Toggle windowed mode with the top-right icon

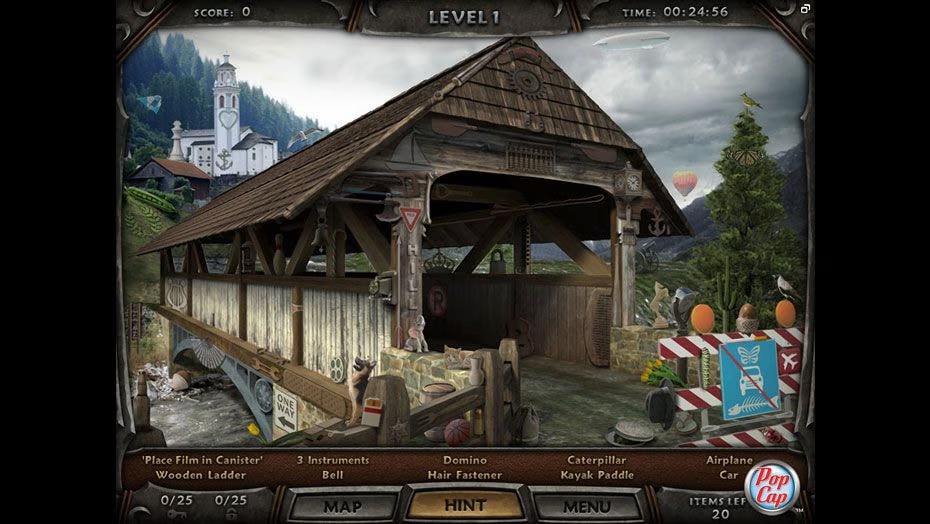tap(805, 9)
